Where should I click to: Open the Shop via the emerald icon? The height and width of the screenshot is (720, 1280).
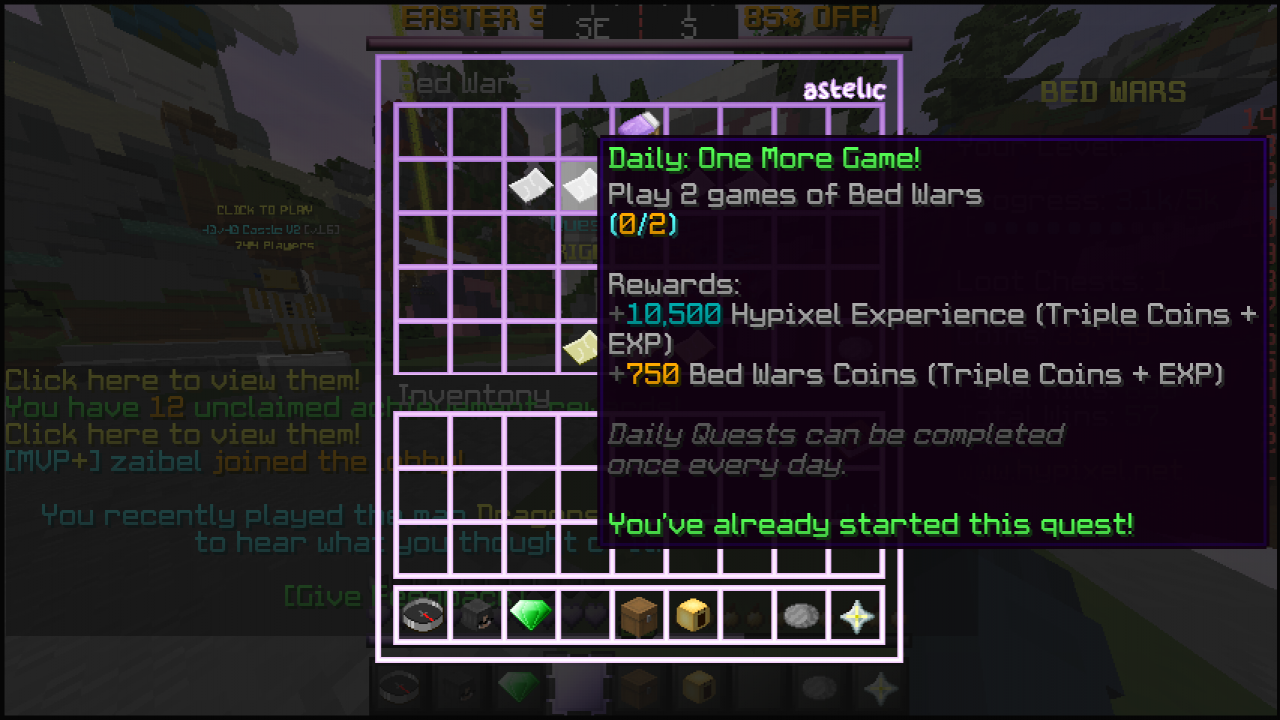click(x=531, y=614)
